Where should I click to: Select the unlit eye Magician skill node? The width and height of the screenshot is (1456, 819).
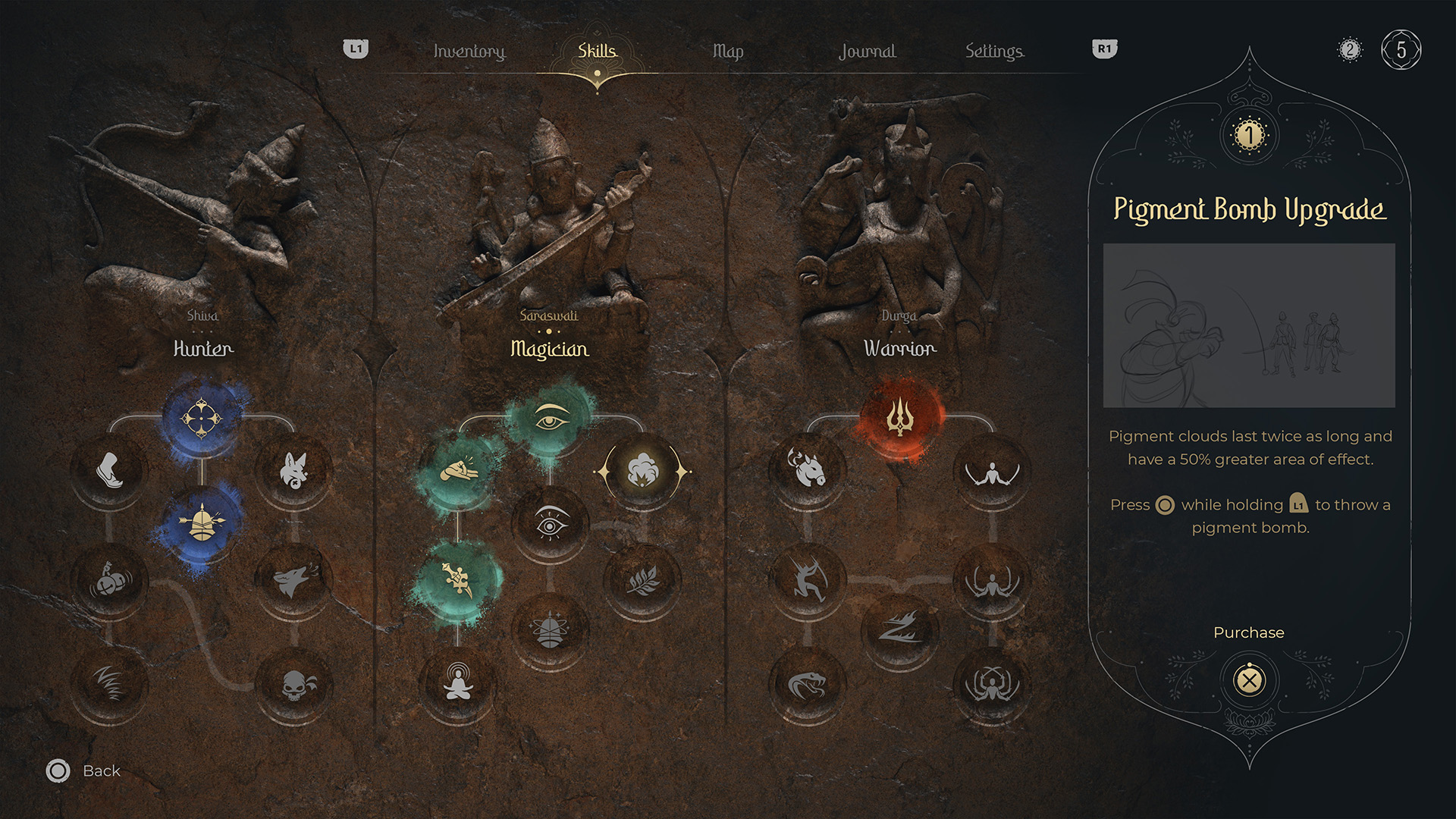[x=551, y=524]
